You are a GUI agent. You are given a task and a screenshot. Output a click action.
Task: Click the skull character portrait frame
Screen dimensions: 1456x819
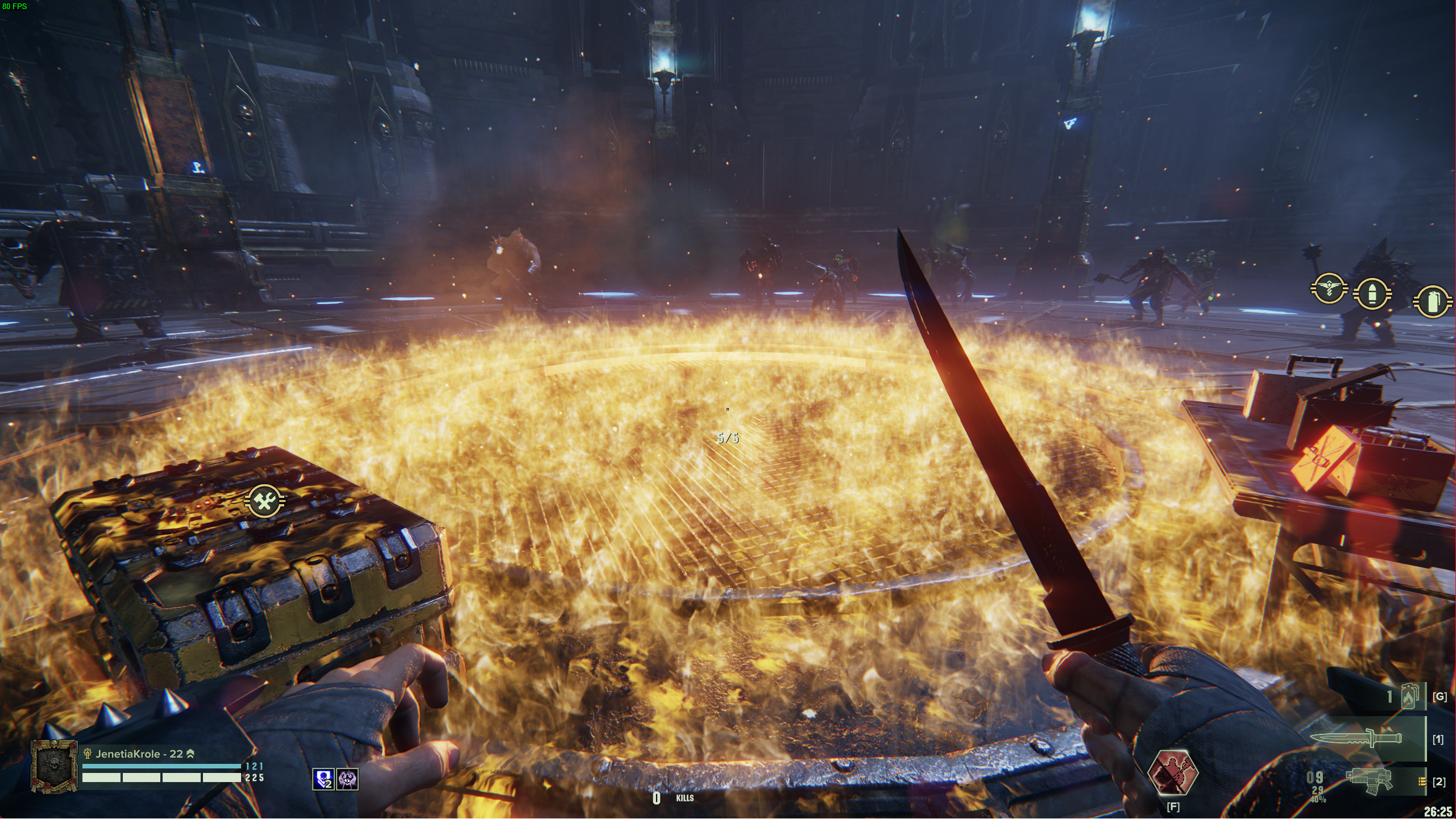point(55,766)
